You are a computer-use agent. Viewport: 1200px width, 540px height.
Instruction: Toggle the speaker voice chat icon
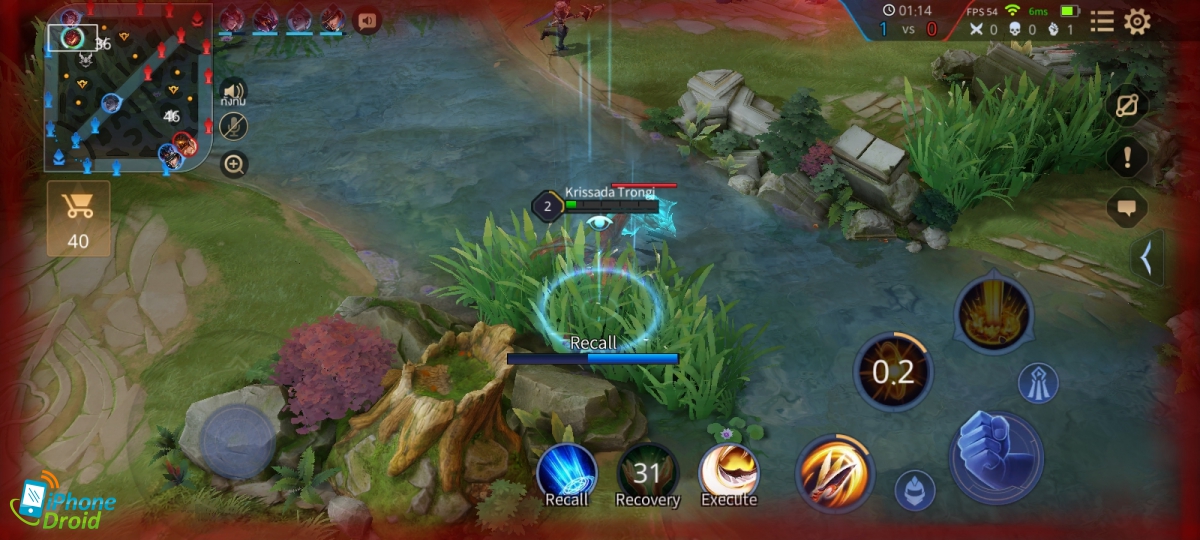[x=234, y=93]
